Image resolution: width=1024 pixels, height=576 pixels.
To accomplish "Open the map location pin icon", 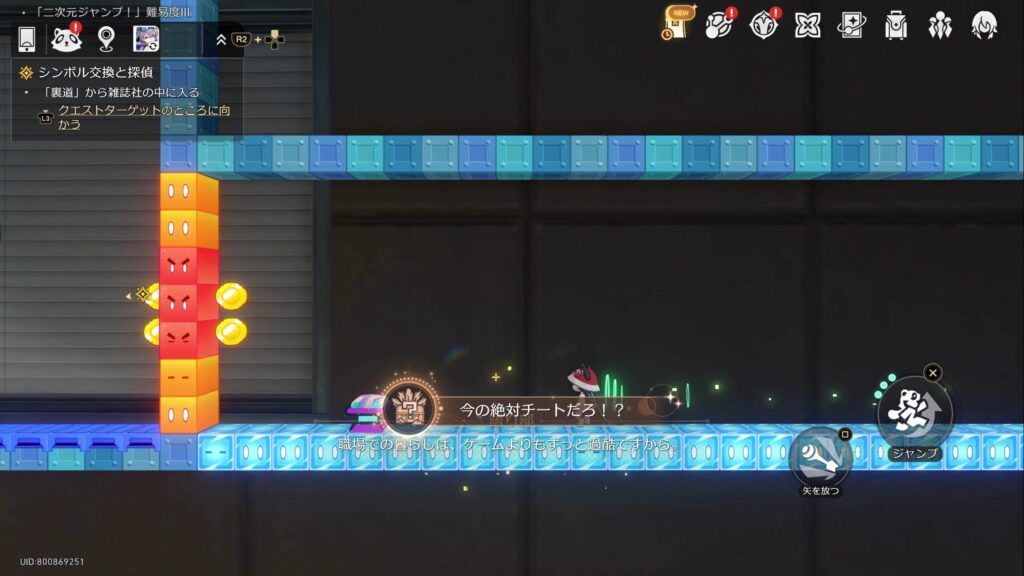I will pyautogui.click(x=107, y=39).
